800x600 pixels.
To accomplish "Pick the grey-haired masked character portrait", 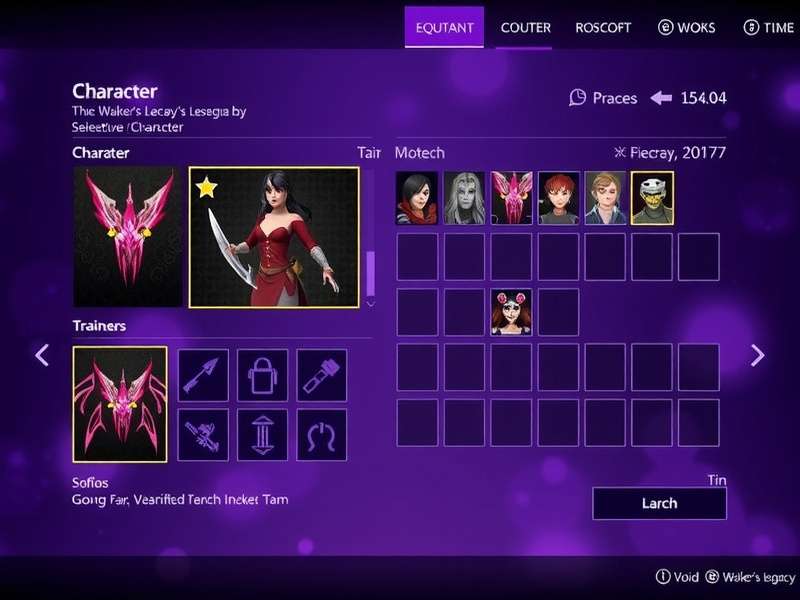I will (464, 197).
